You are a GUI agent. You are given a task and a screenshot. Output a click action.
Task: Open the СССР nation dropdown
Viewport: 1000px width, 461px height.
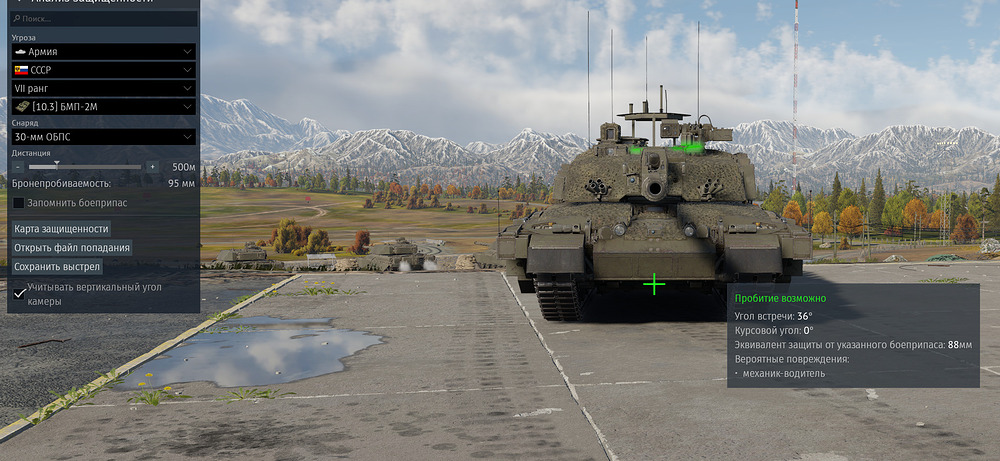click(x=103, y=70)
